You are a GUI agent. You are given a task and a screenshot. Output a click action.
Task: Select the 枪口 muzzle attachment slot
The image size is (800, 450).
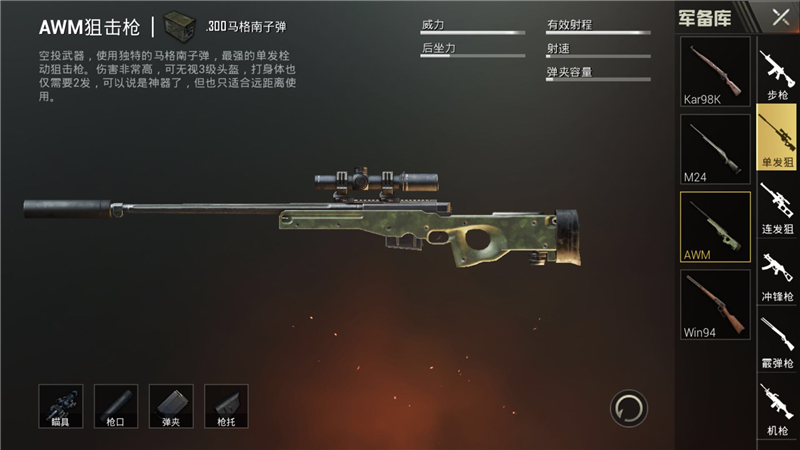[x=116, y=405]
